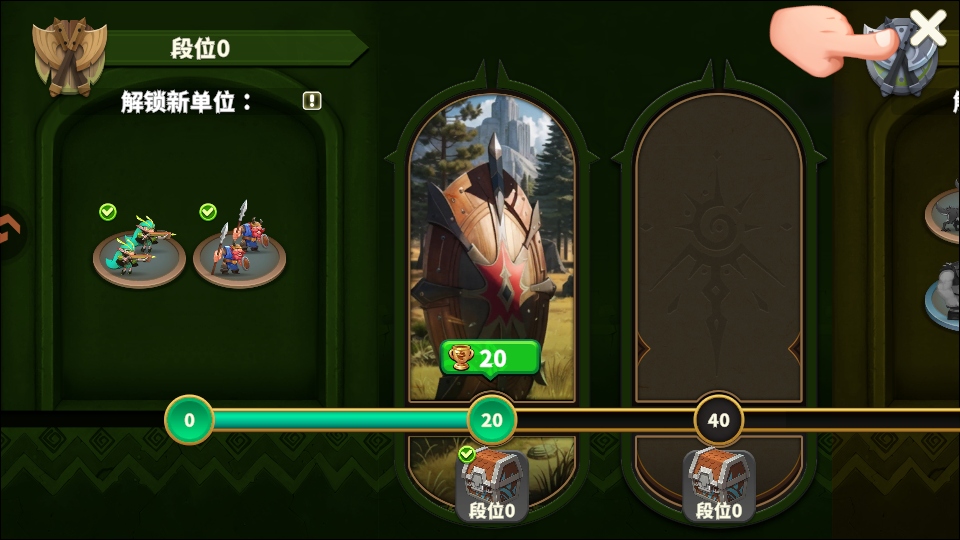Close the rank rewards screen

[927, 30]
